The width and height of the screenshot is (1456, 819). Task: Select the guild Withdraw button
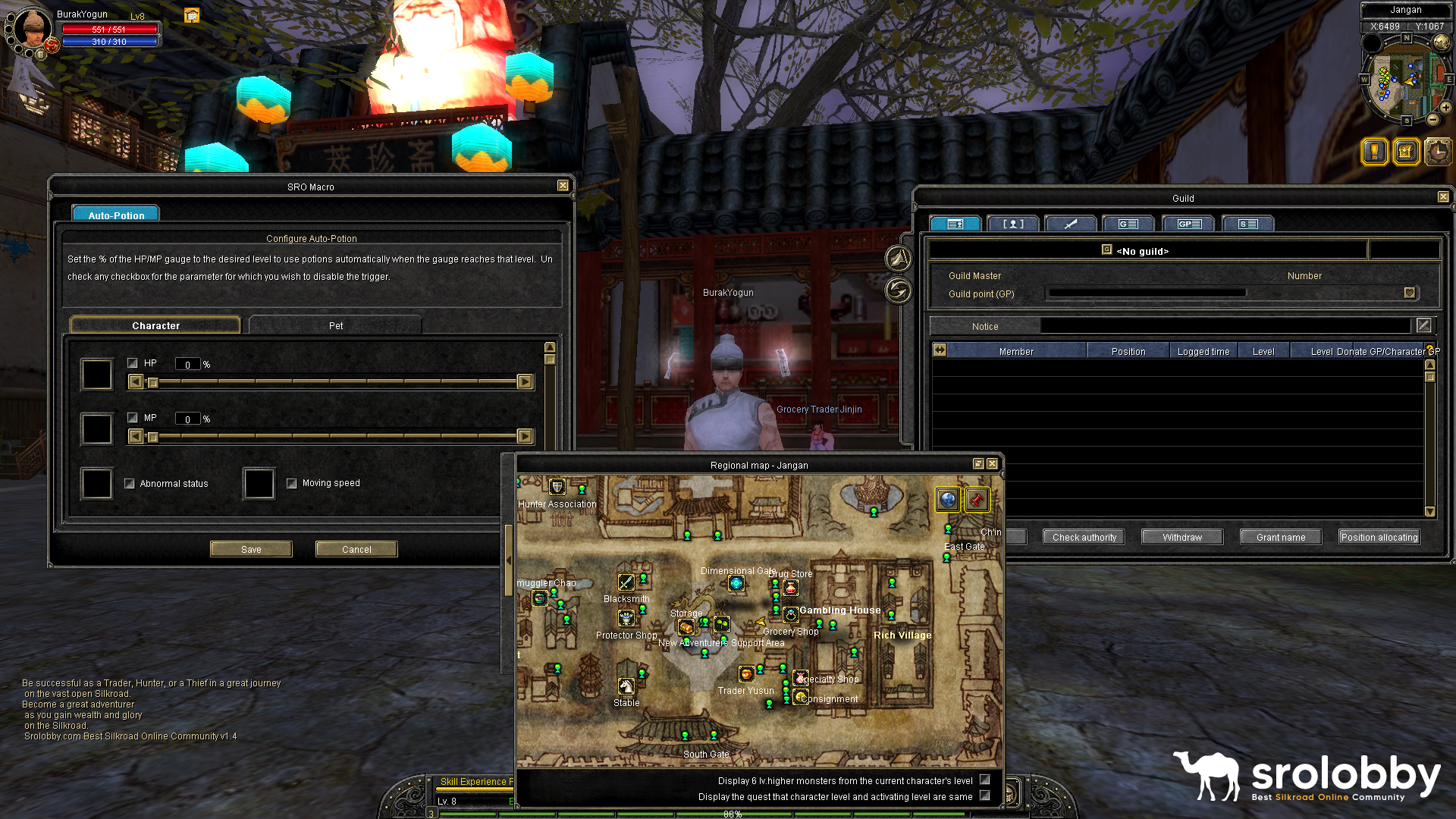pyautogui.click(x=1182, y=537)
